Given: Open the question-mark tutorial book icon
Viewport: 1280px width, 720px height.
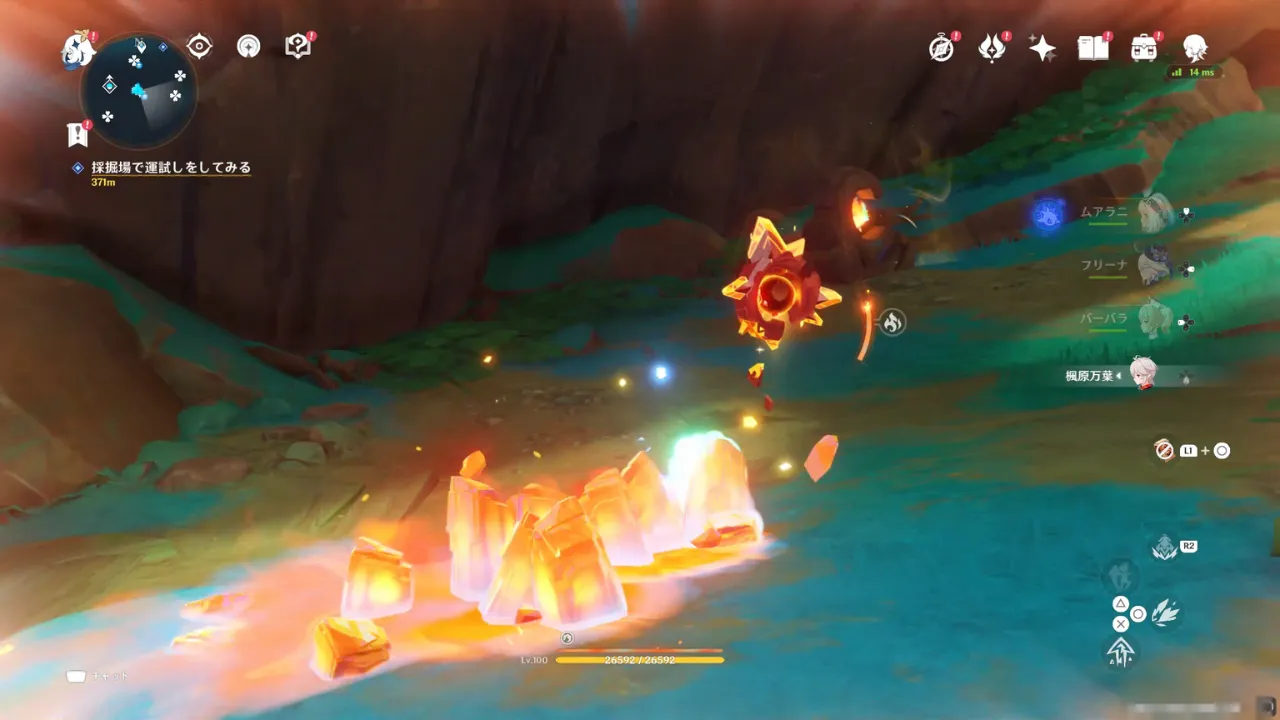Looking at the screenshot, I should tap(297, 46).
